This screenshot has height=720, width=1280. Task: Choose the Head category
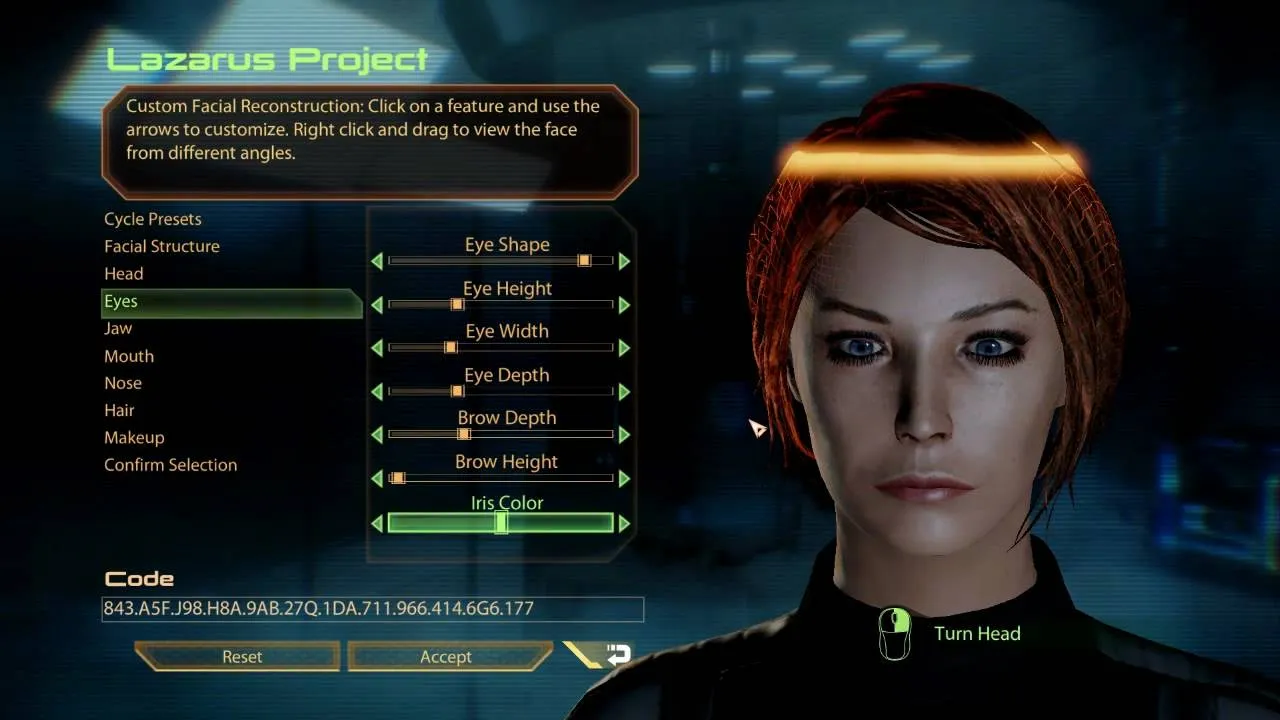pyautogui.click(x=124, y=274)
